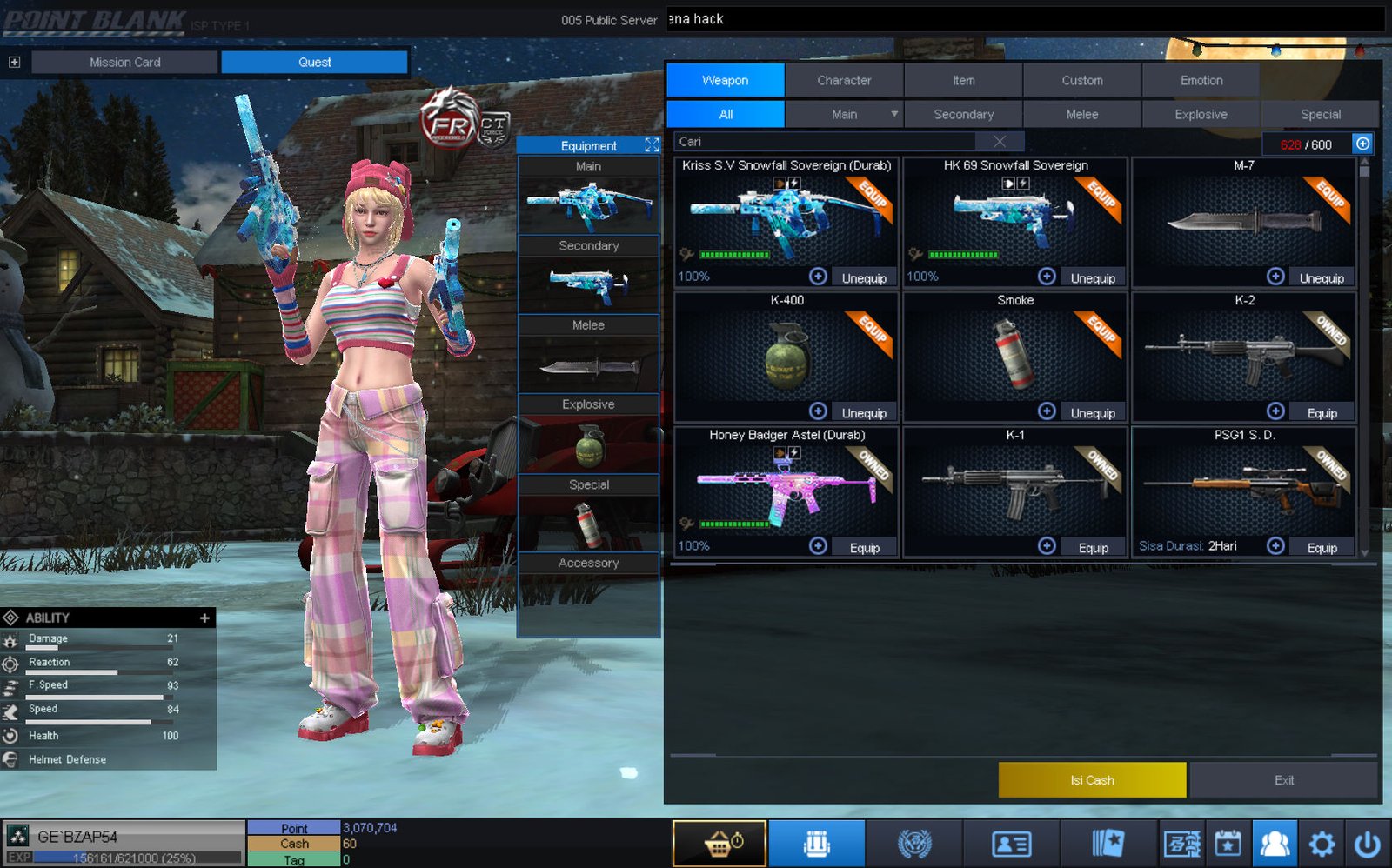The image size is (1392, 868).
Task: Switch to the Character inventory tab
Action: 843,80
